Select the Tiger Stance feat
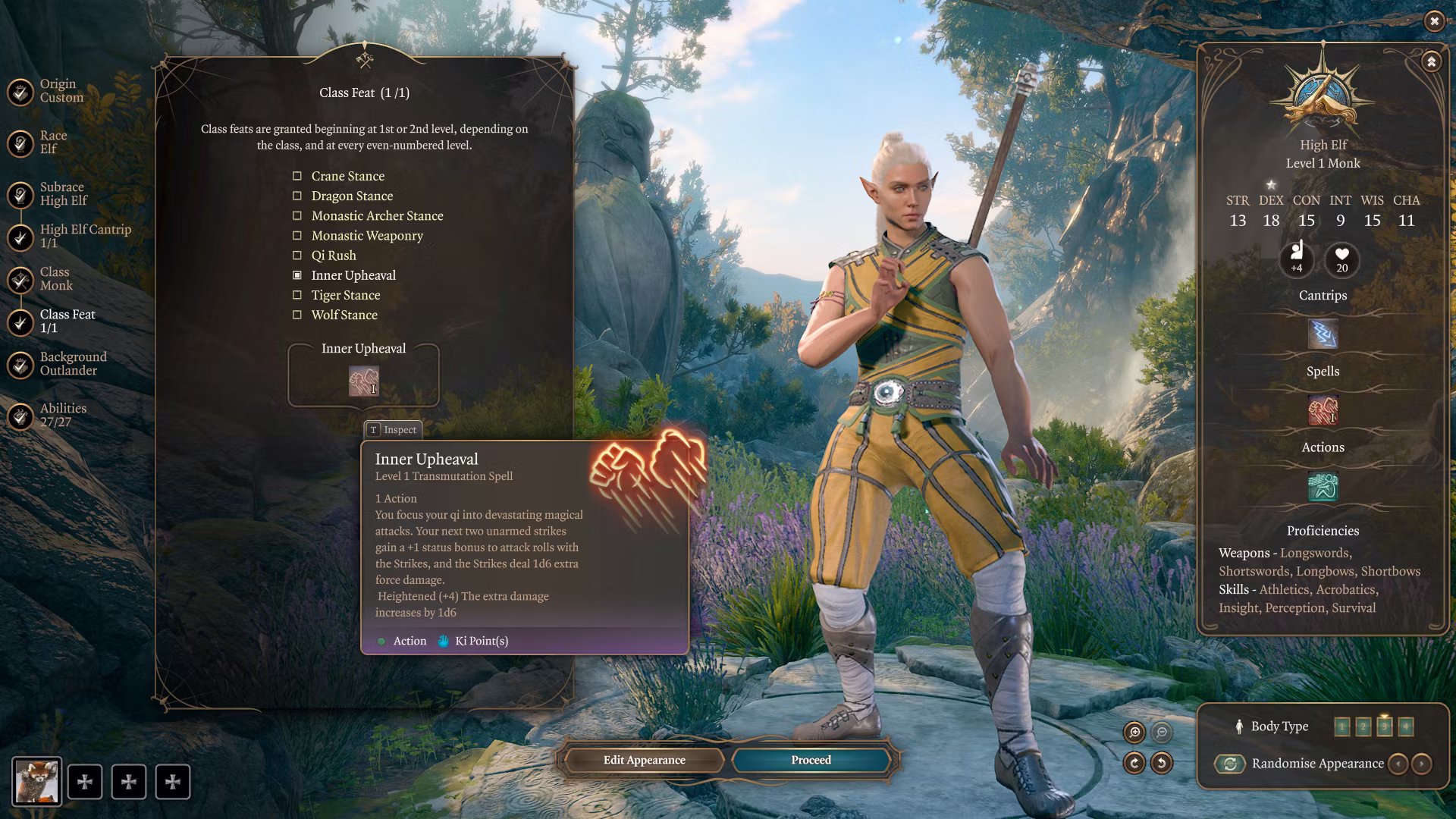The width and height of the screenshot is (1456, 819). pyautogui.click(x=345, y=295)
